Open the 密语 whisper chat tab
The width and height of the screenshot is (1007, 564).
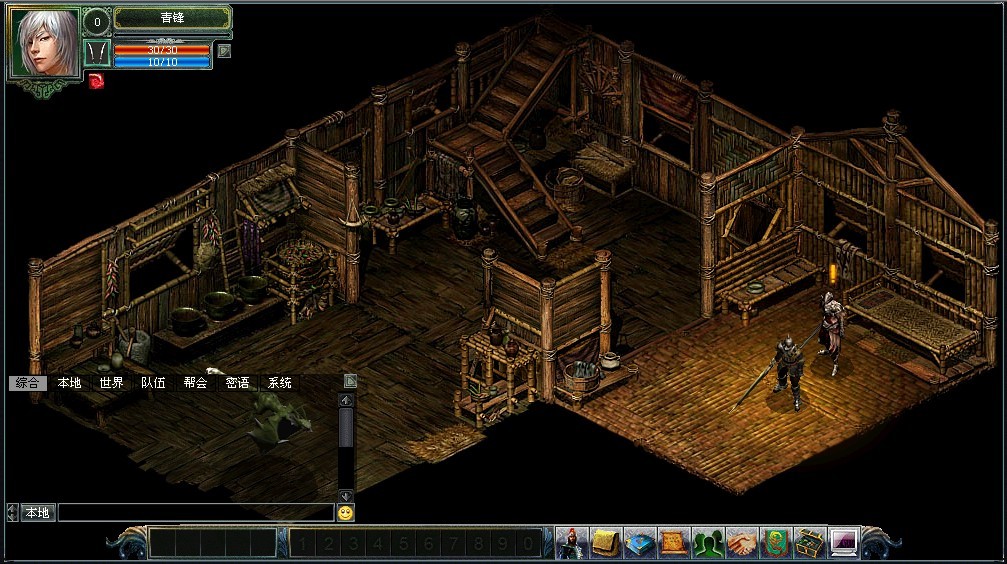pos(238,383)
